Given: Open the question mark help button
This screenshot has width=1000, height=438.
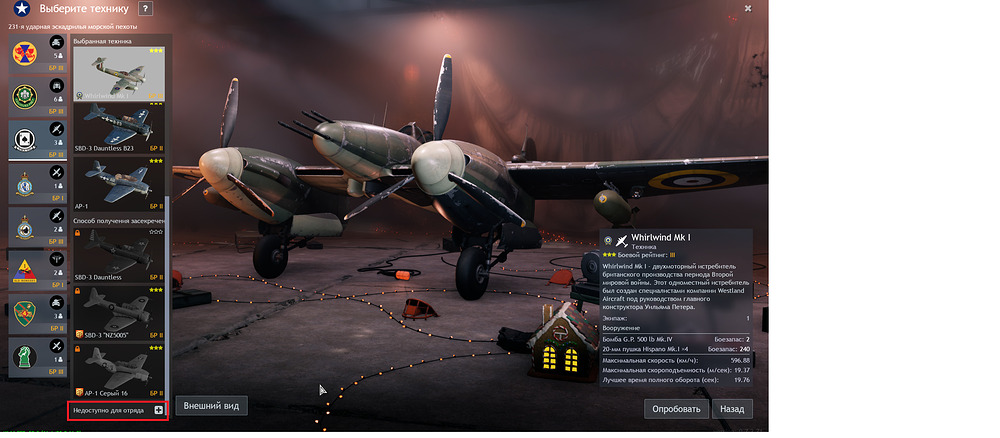Looking at the screenshot, I should click(x=145, y=9).
